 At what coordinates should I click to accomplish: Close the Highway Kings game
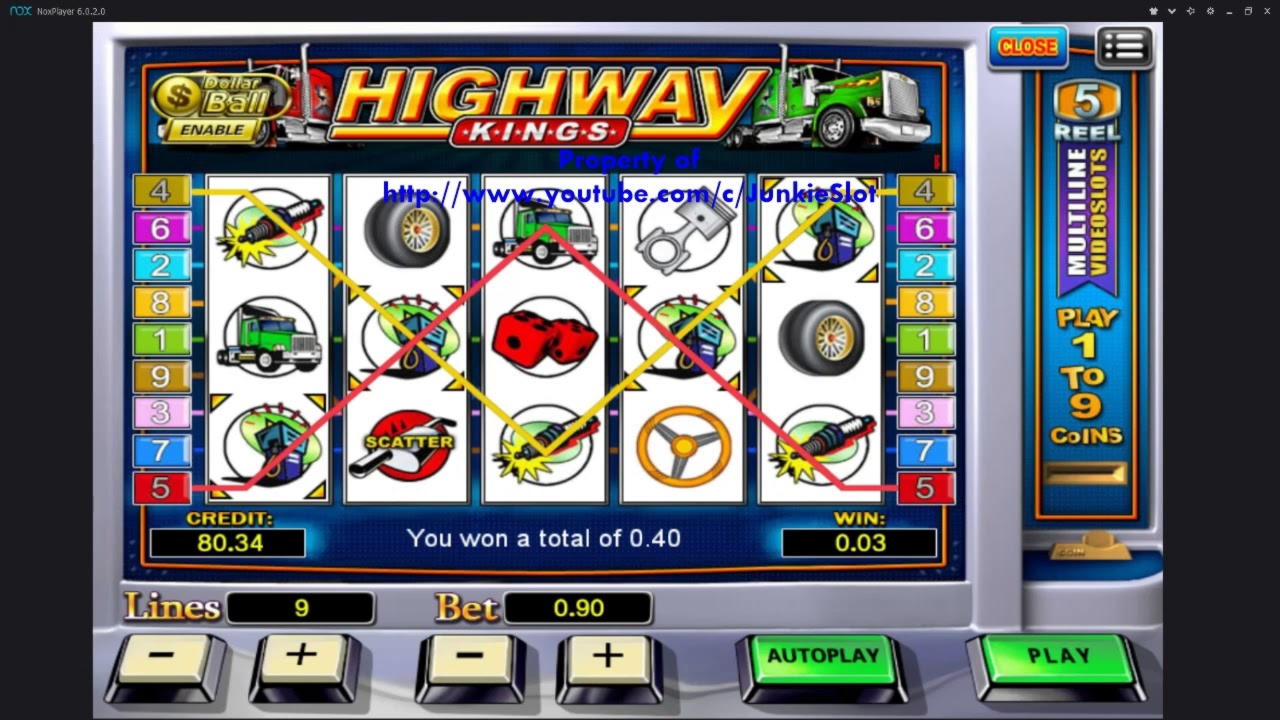pos(1027,47)
